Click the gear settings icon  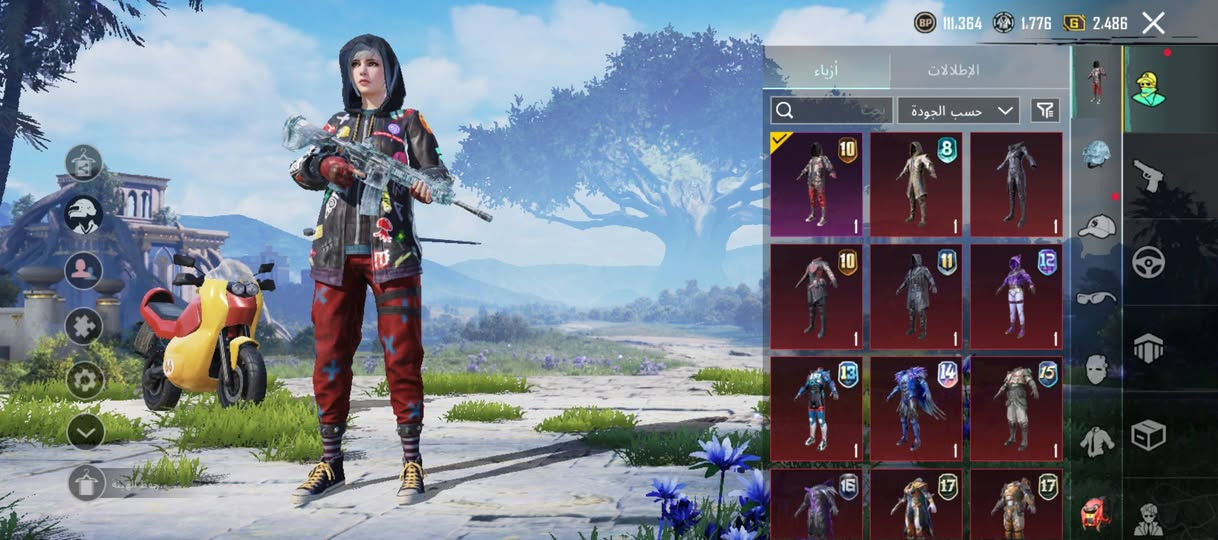pos(85,379)
